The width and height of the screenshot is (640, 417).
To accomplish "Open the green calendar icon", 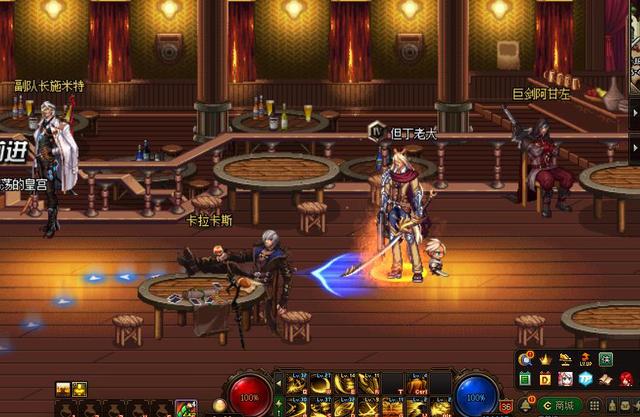I will click(x=526, y=380).
